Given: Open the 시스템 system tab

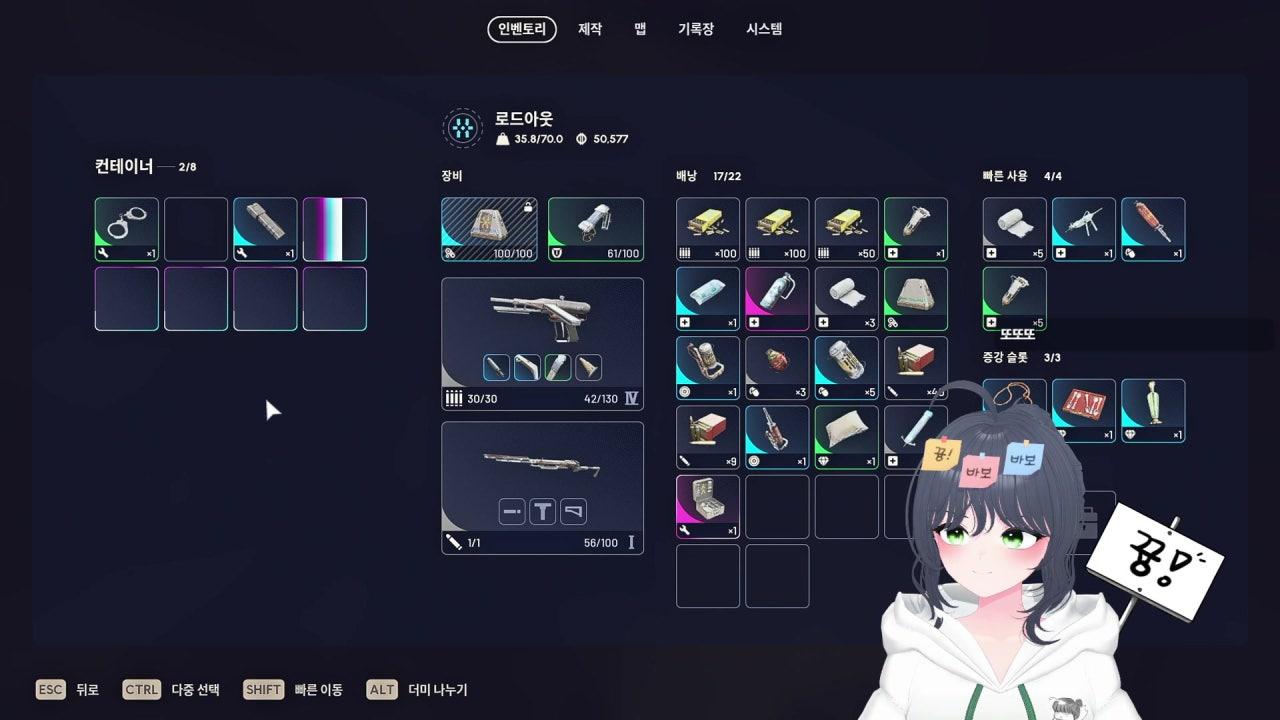Looking at the screenshot, I should [x=764, y=29].
